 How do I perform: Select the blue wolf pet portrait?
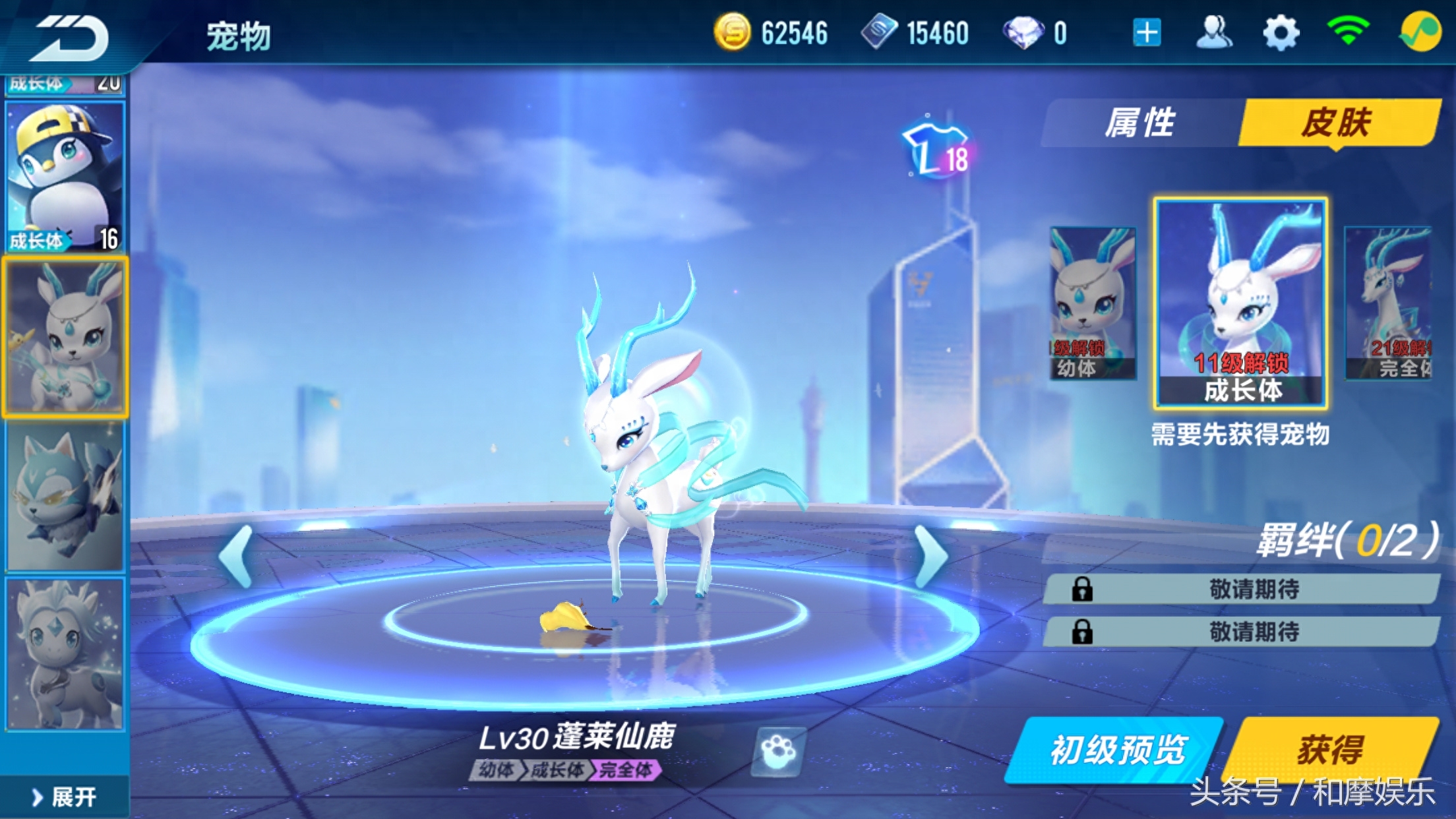click(65, 496)
